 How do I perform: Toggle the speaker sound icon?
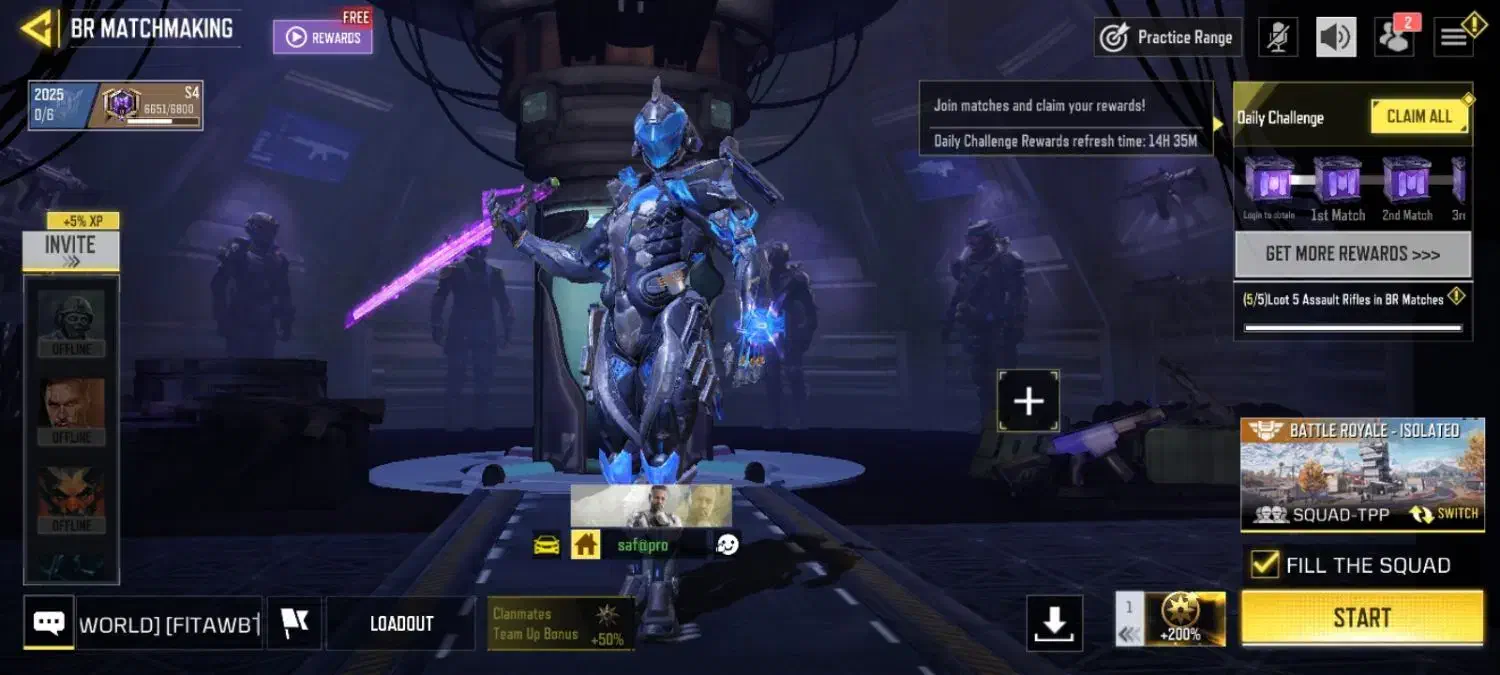click(x=1336, y=37)
